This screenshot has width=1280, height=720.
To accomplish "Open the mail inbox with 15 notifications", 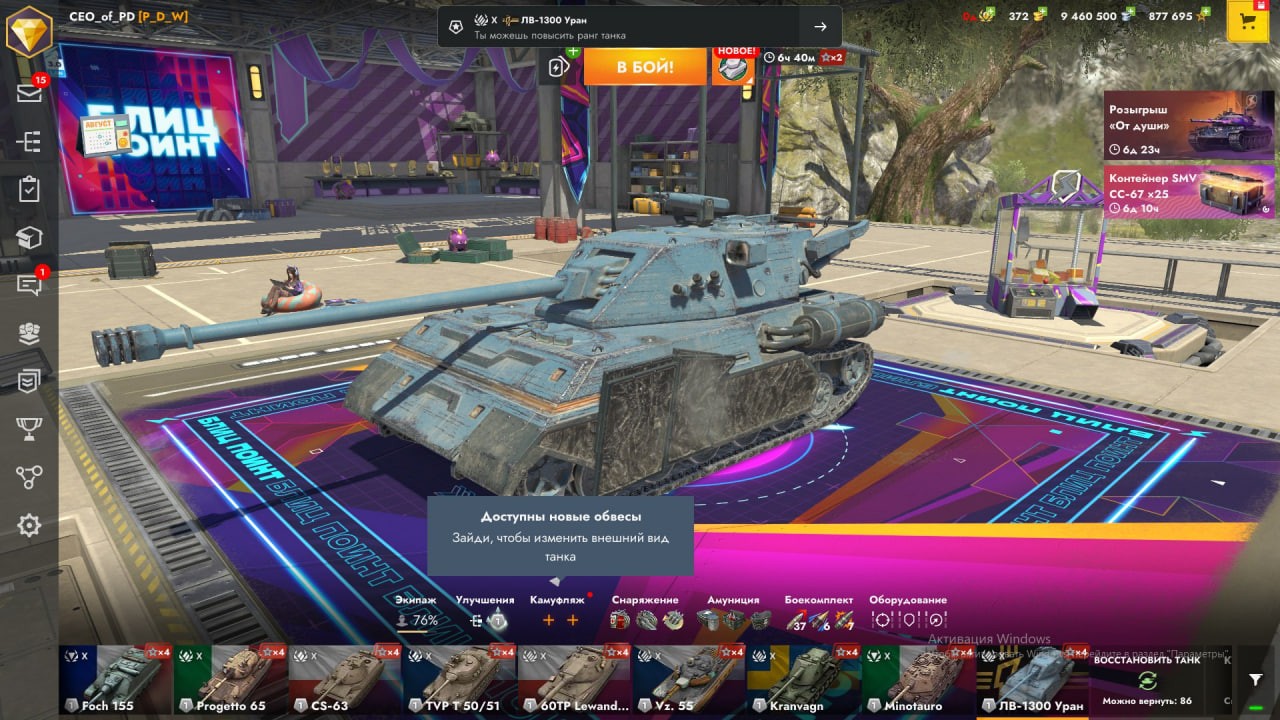I will 29,93.
